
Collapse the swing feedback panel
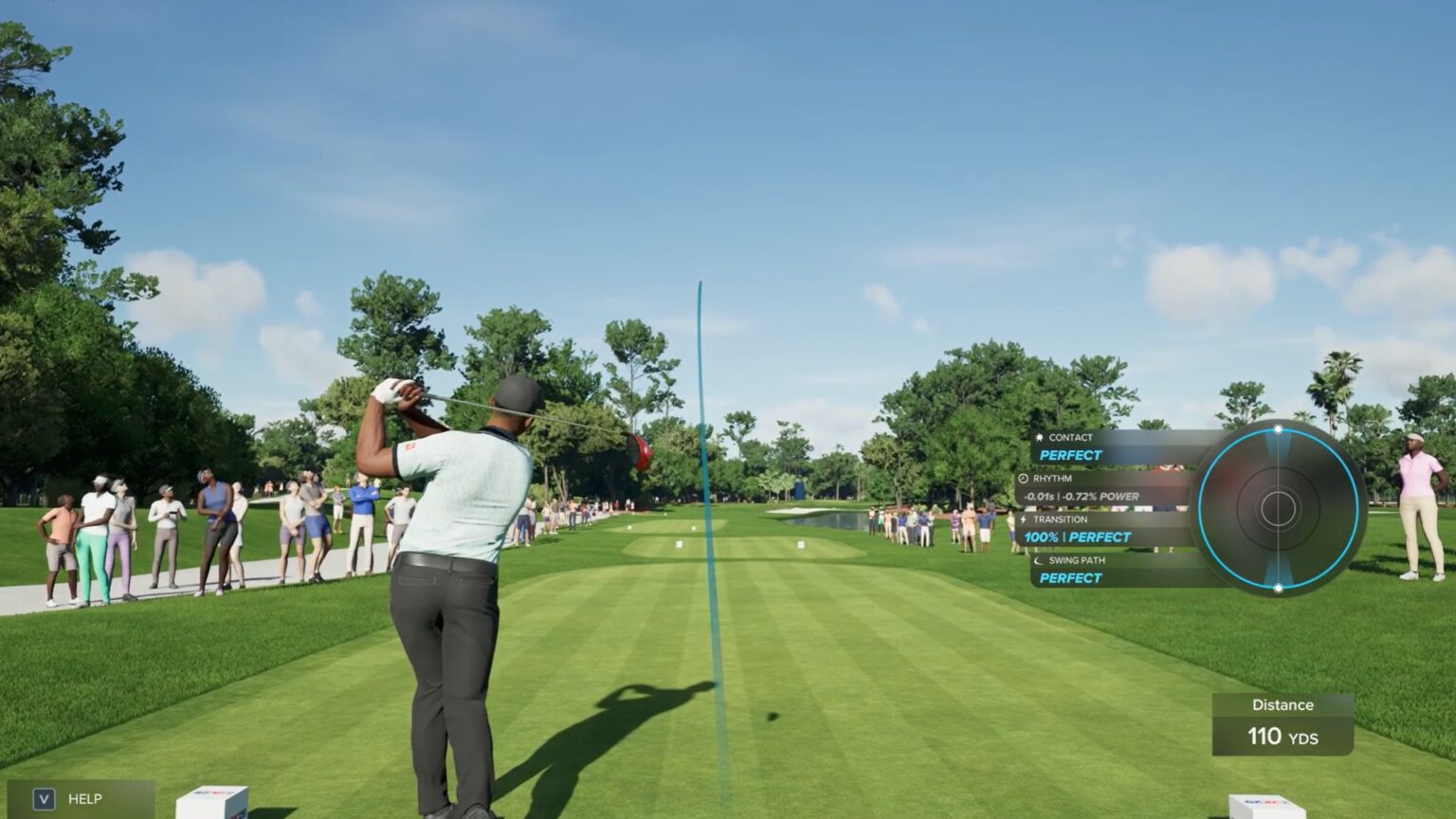point(1100,508)
